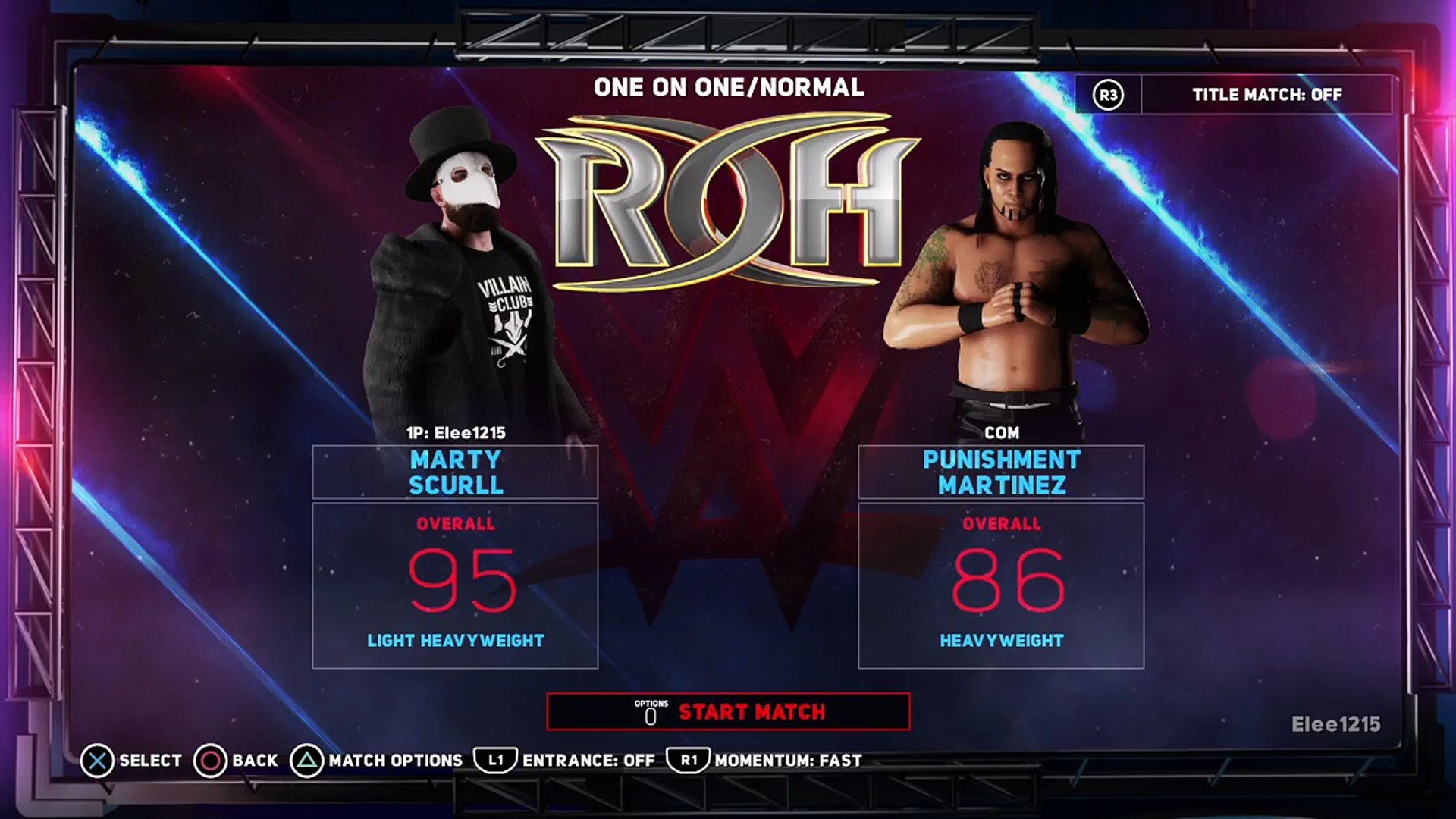
Task: Go back to the previous screen
Action: click(237, 761)
